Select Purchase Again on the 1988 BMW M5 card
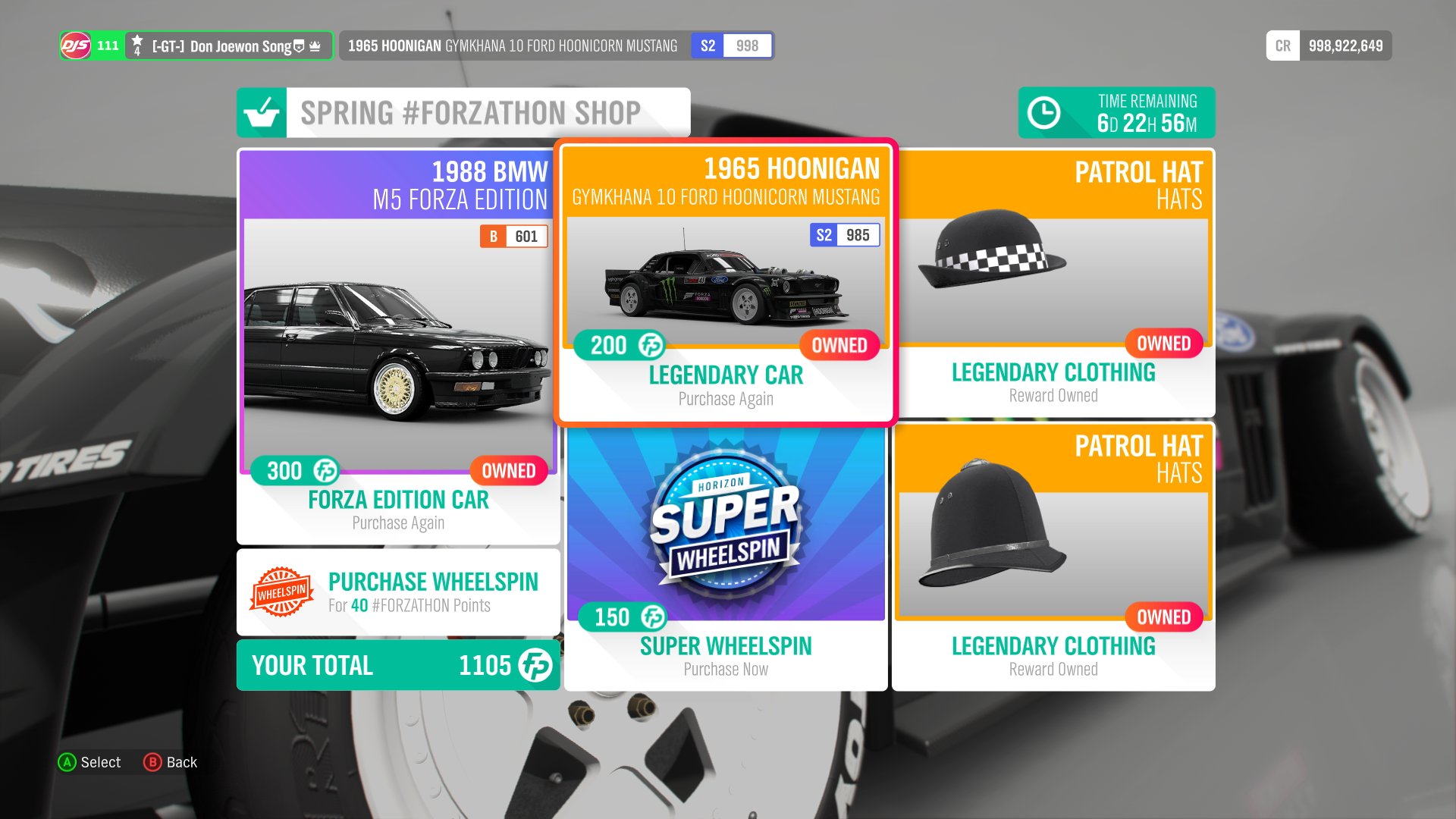 397,522
